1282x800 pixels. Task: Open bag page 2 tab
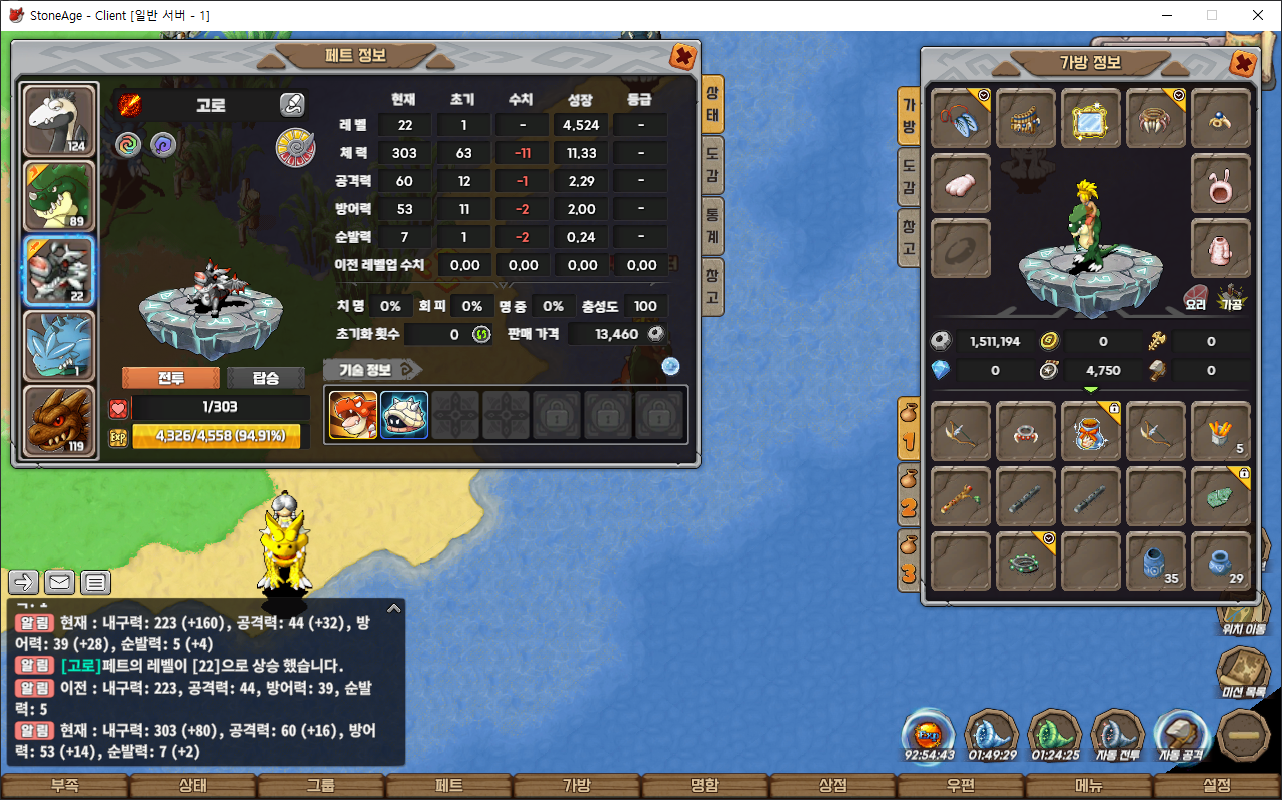click(x=909, y=496)
